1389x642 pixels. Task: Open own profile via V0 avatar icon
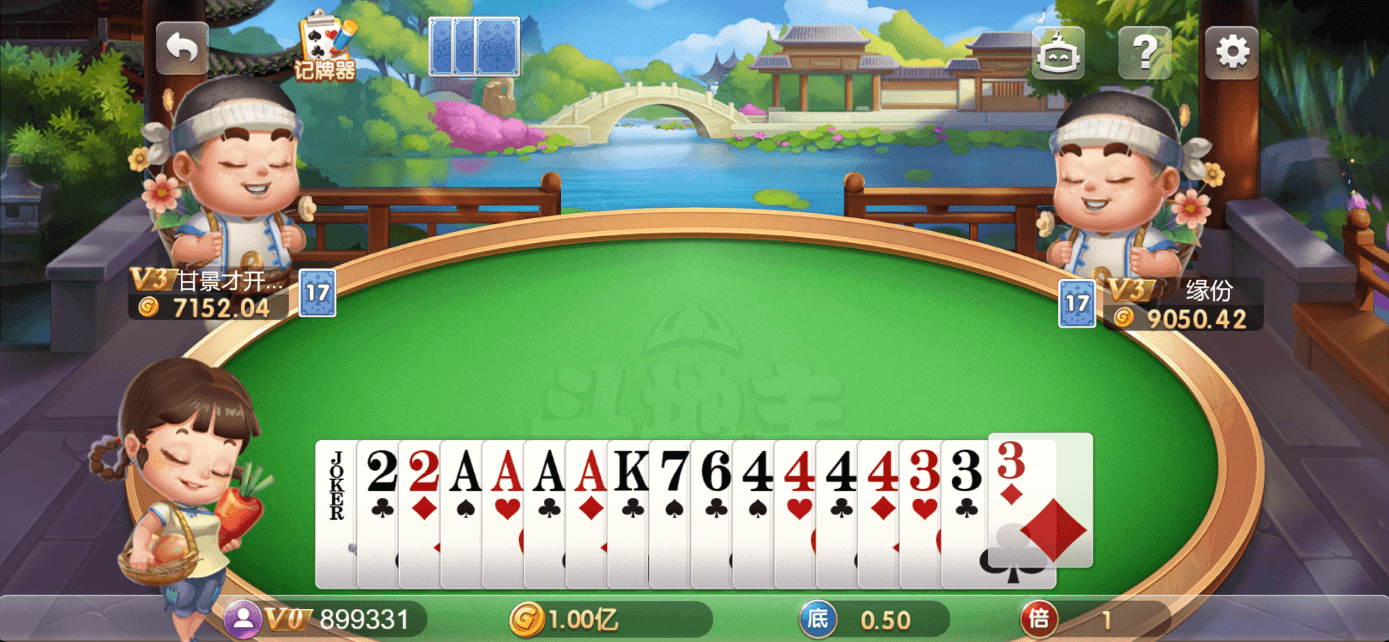(243, 619)
